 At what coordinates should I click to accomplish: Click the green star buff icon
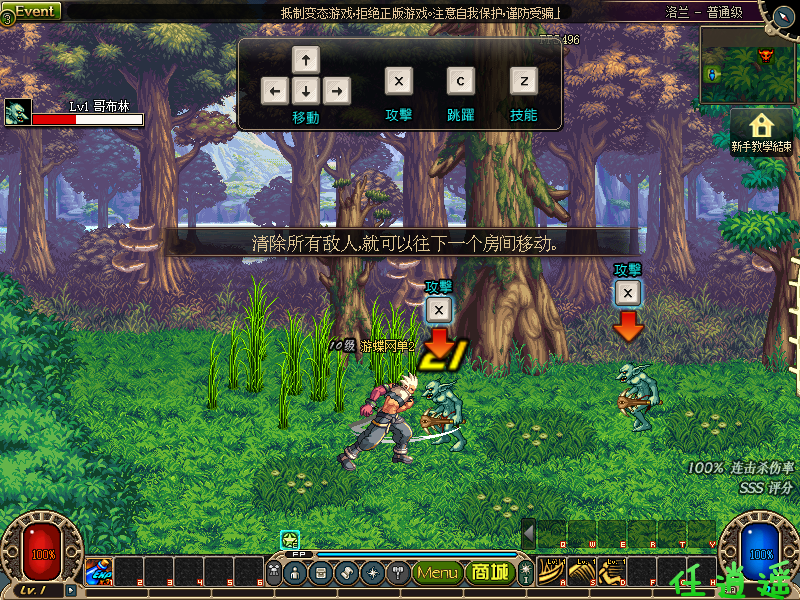(x=290, y=540)
